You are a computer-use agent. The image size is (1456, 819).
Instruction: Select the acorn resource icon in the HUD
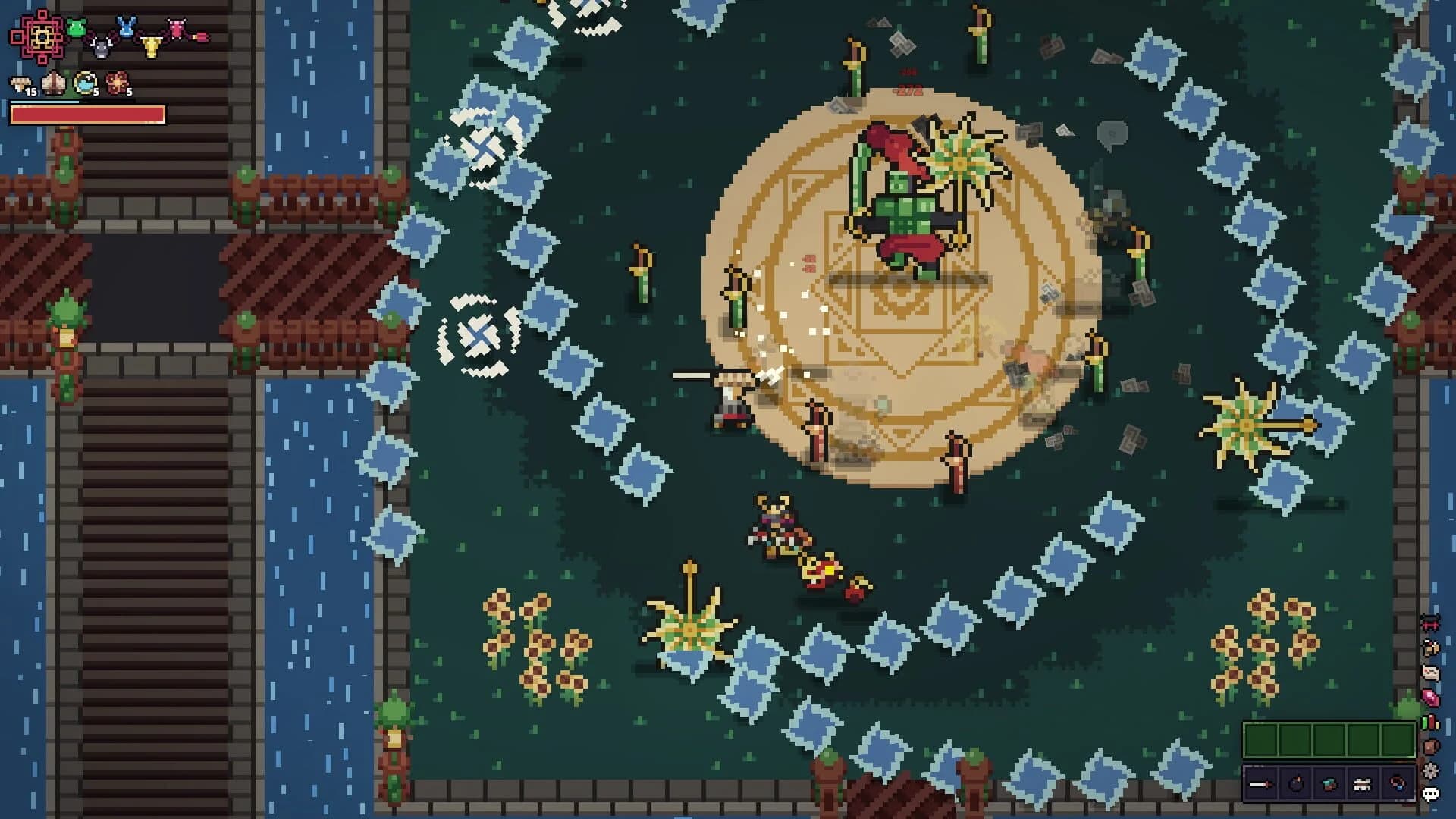coord(53,81)
